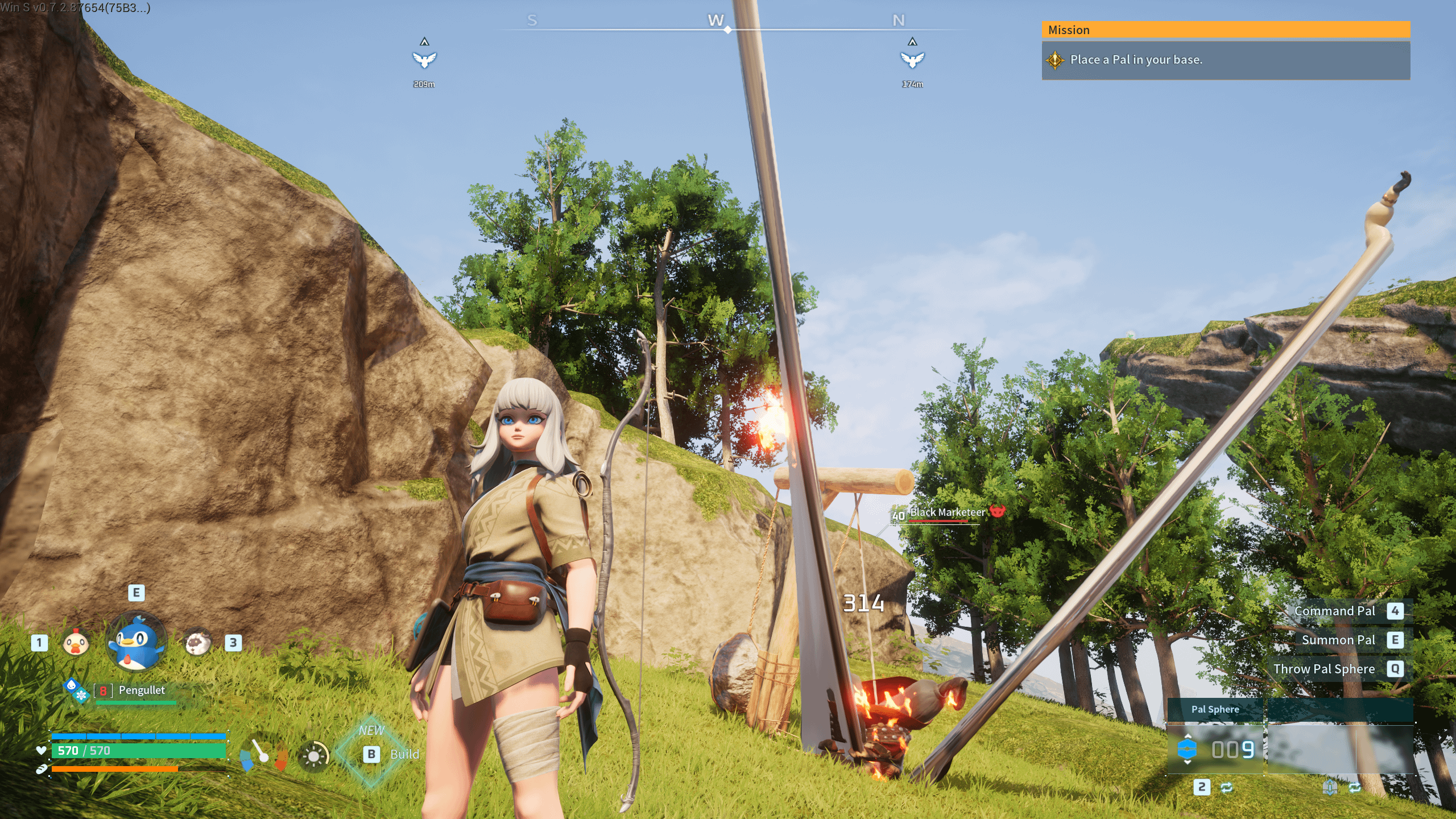Image resolution: width=1456 pixels, height=819 pixels.
Task: Choose the Summon Pal action
Action: (x=1338, y=640)
